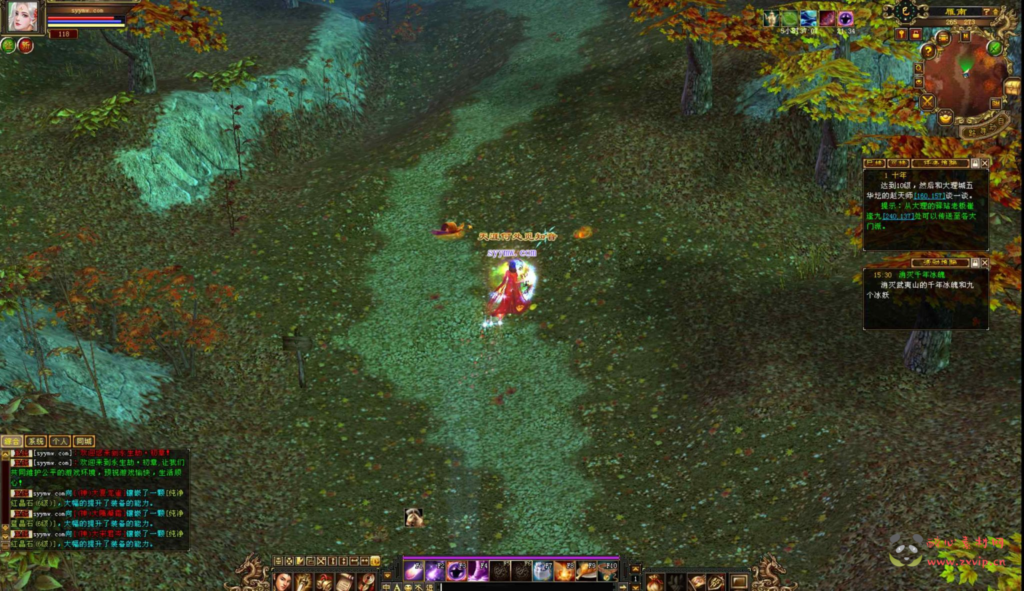Image resolution: width=1024 pixels, height=591 pixels.
Task: Open the character portrait menu on bottom bar
Action: [283, 581]
